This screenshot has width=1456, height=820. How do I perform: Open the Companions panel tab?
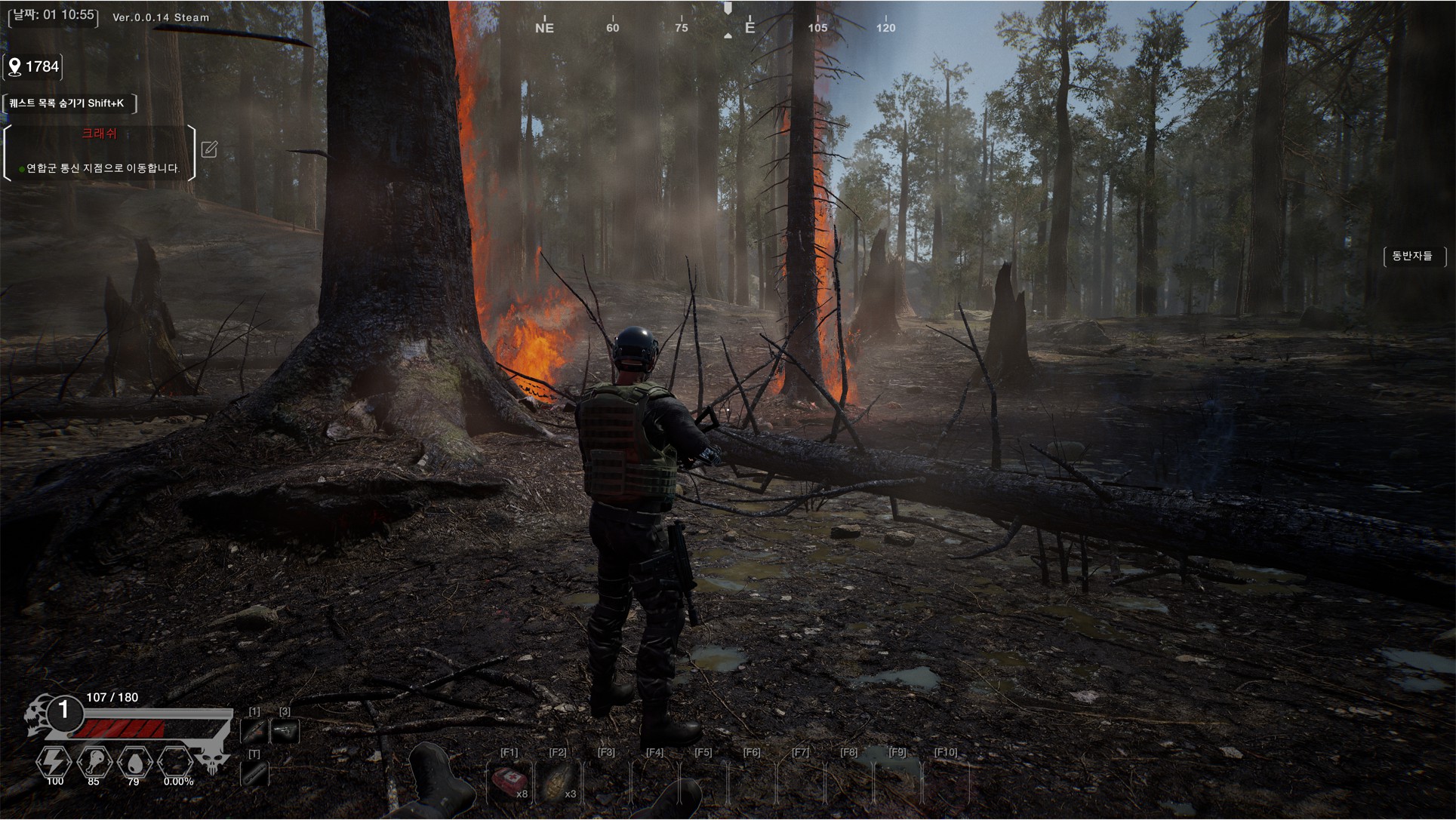coord(1412,256)
